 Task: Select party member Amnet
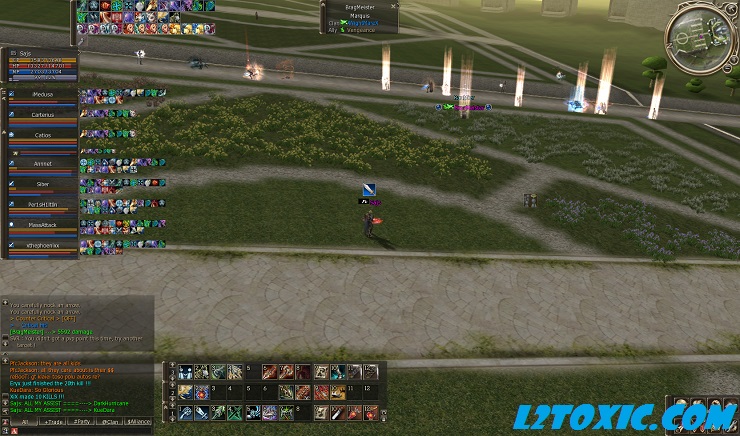click(42, 163)
